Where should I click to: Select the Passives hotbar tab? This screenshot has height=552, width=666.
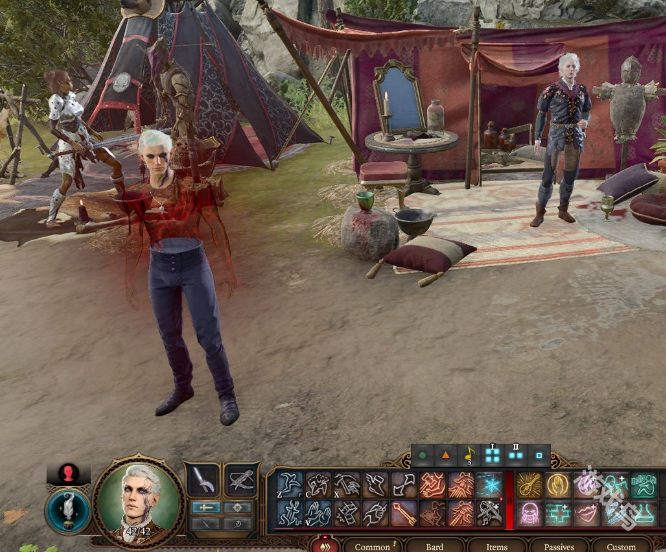[x=558, y=546]
